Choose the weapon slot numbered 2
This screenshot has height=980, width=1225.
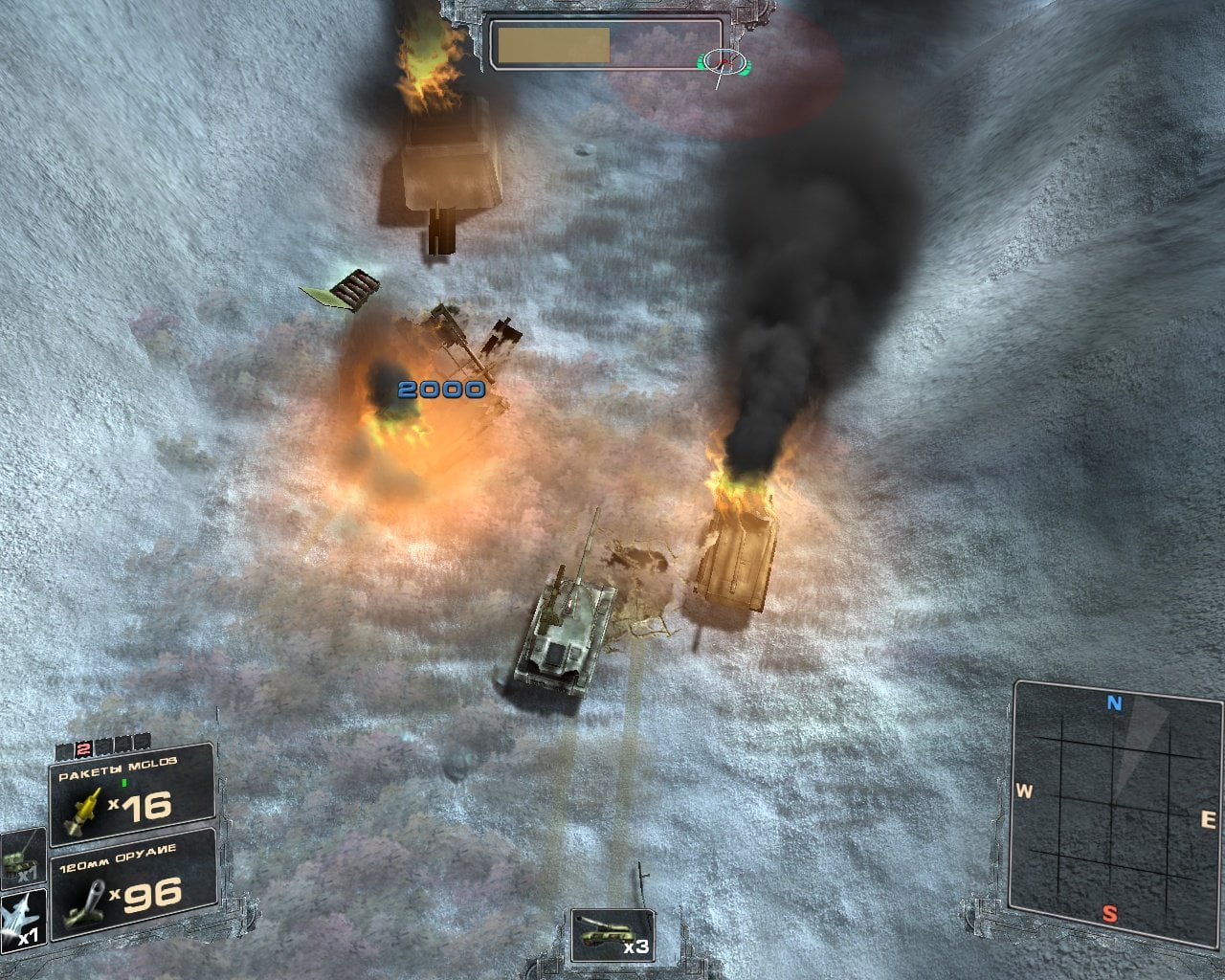click(x=83, y=747)
